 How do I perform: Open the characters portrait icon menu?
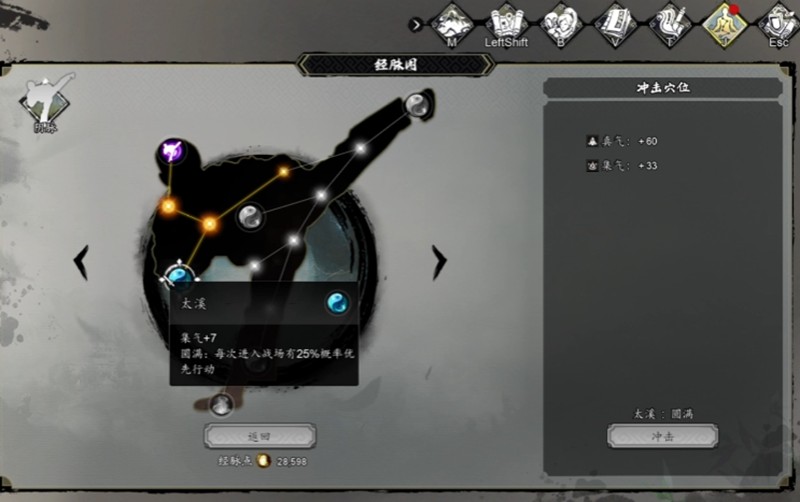[x=561, y=22]
